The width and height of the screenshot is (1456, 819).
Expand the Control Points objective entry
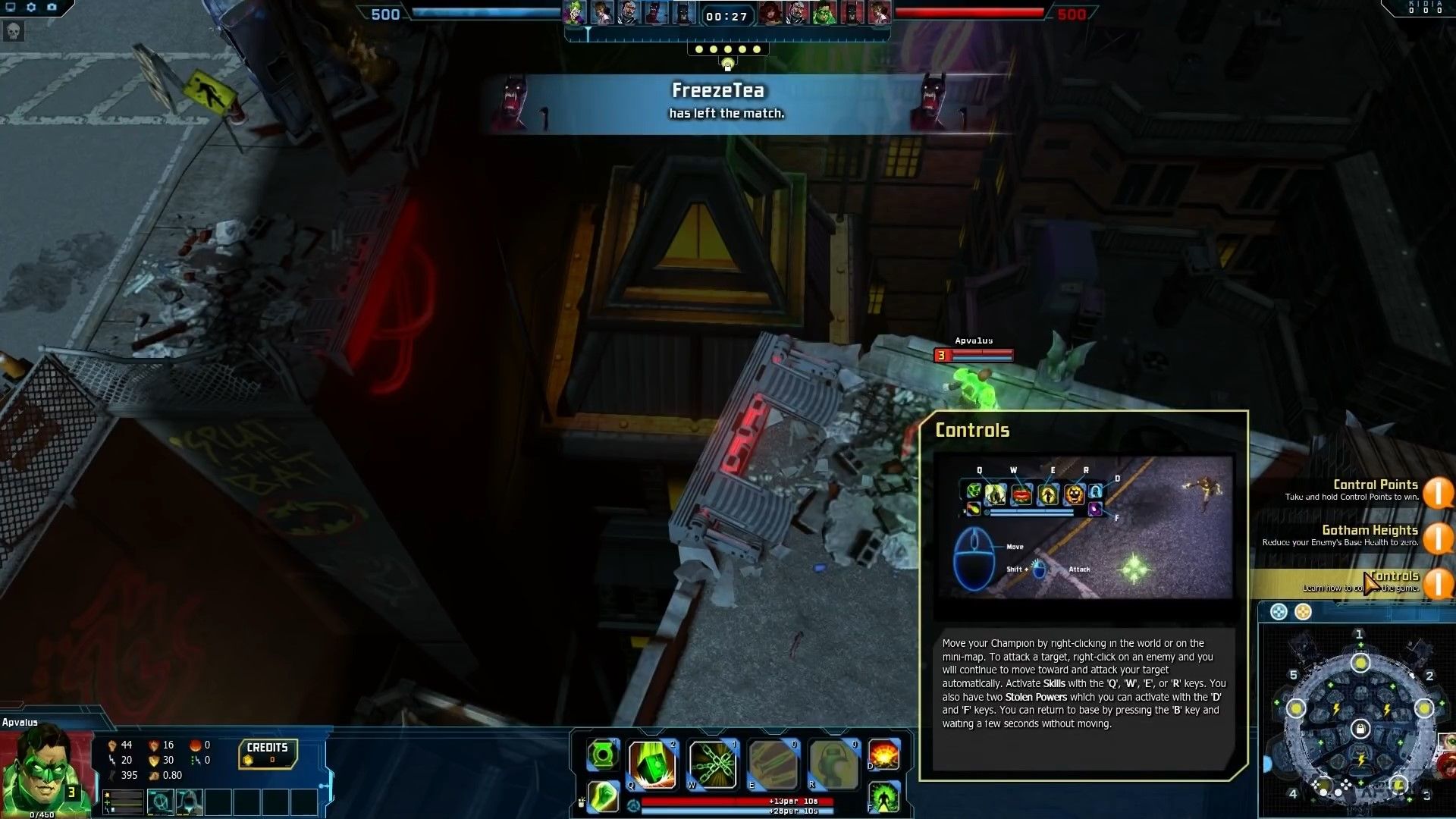[x=1376, y=489]
